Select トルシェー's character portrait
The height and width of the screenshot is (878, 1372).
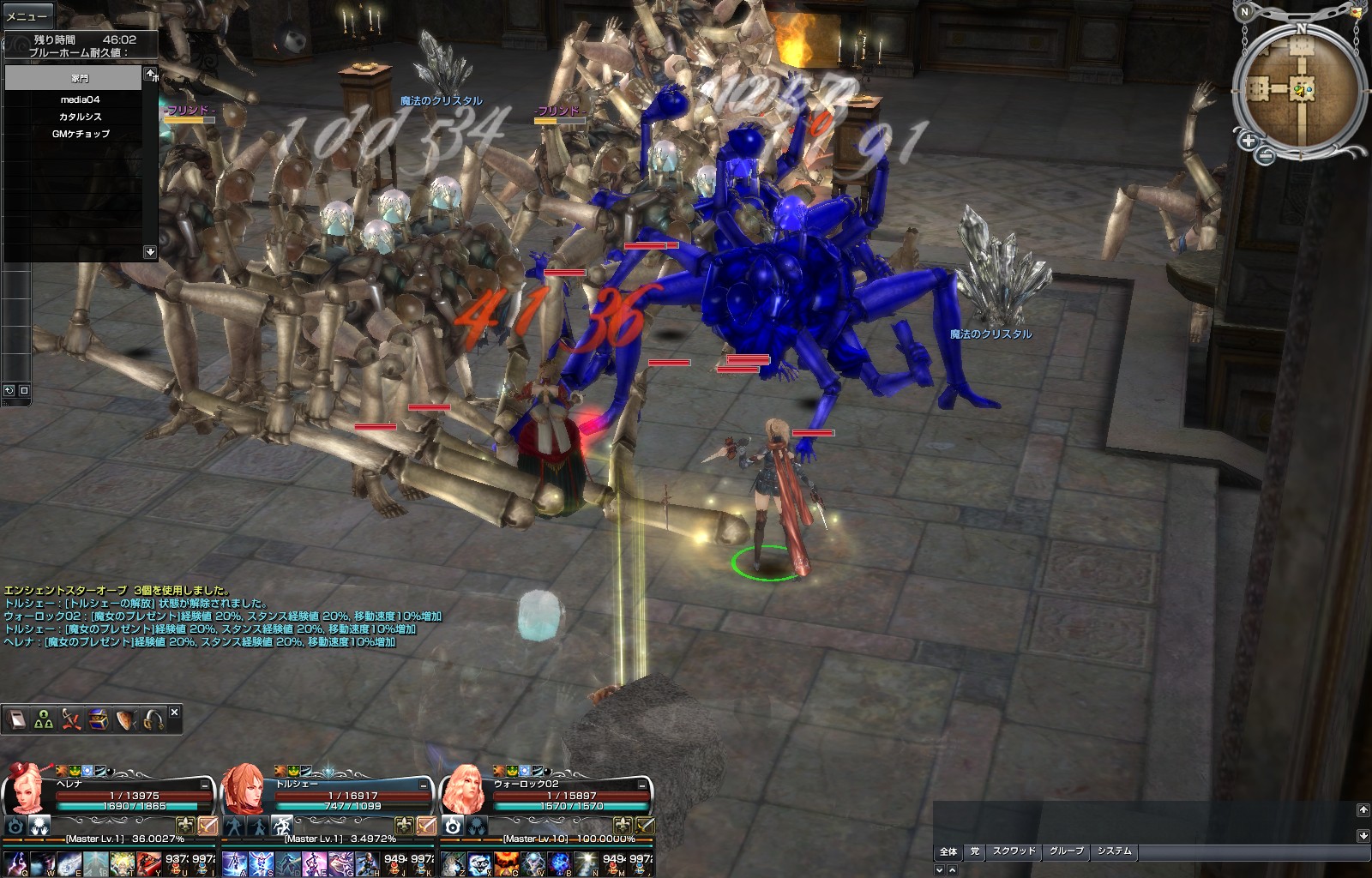[x=244, y=789]
